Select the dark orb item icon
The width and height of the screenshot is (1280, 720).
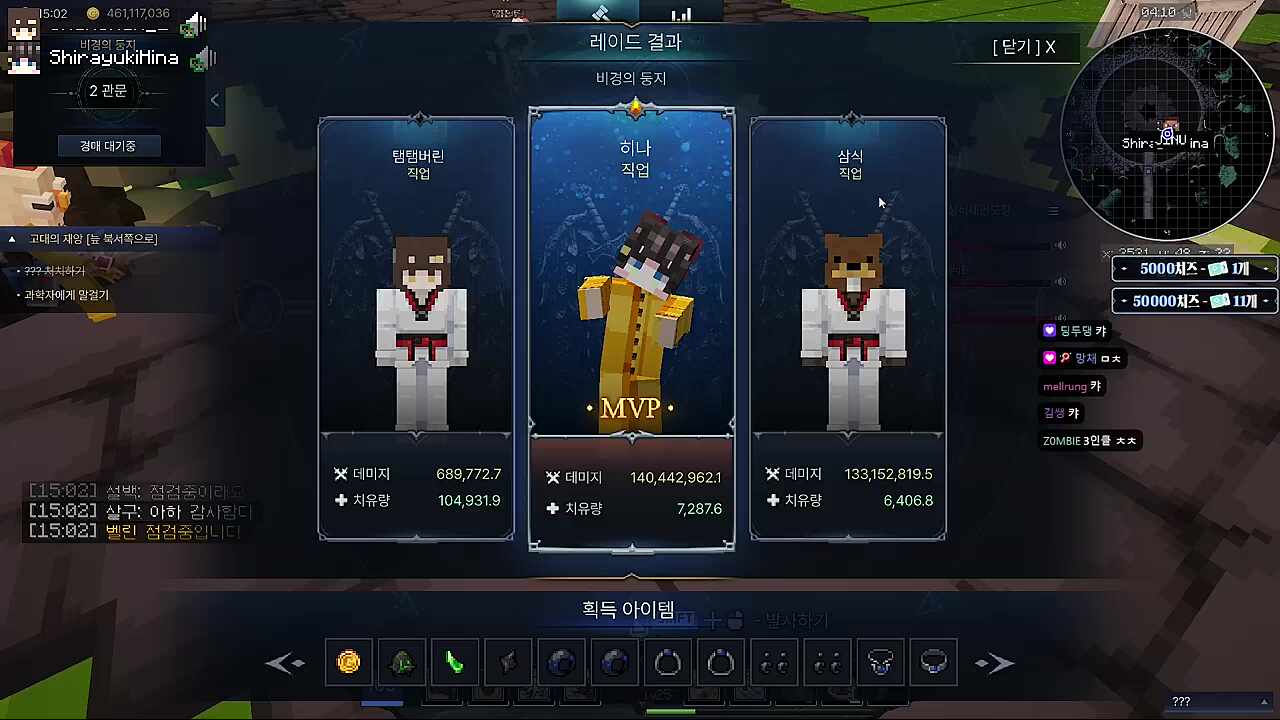tap(560, 662)
